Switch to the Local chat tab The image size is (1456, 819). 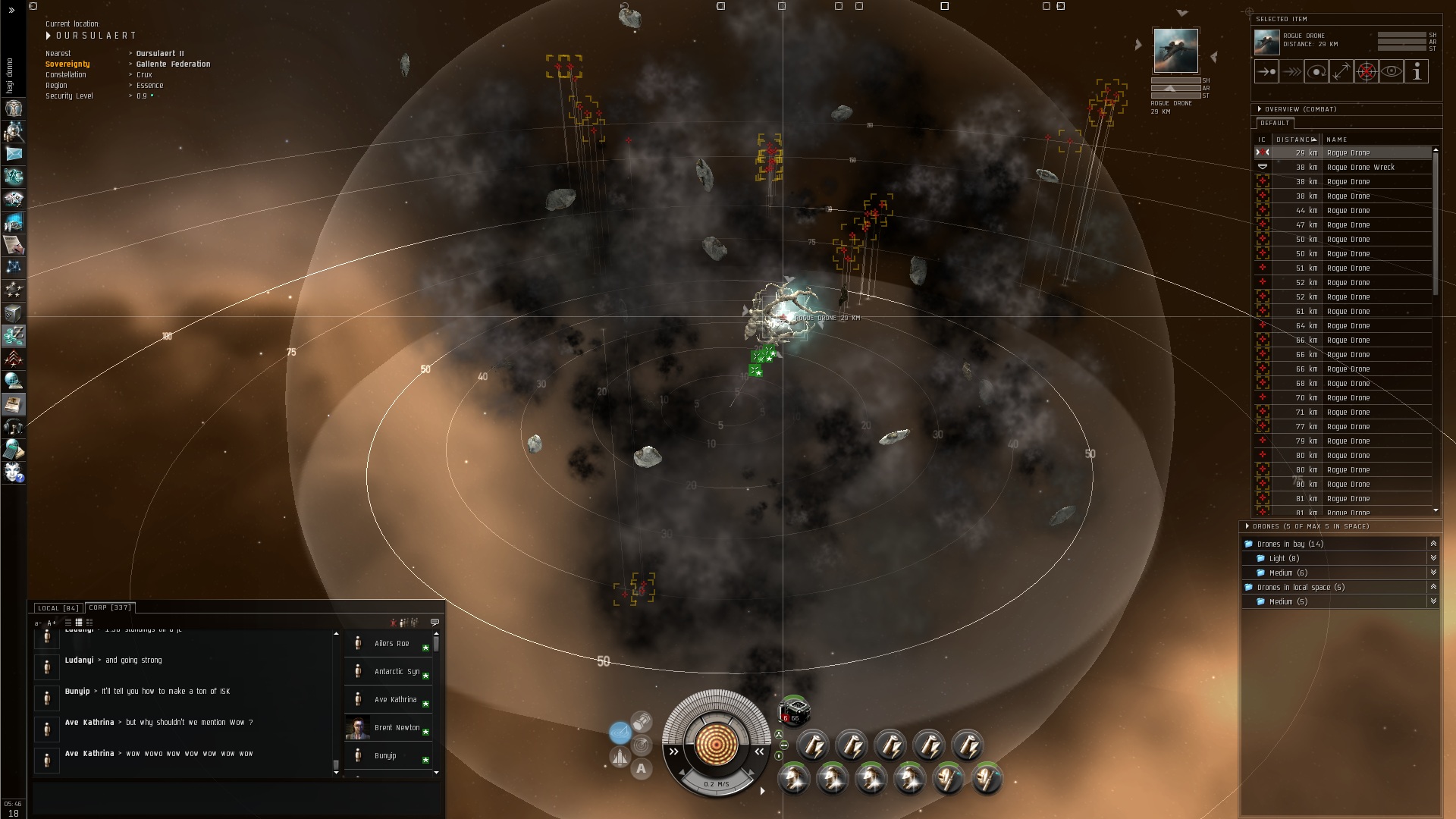point(58,608)
